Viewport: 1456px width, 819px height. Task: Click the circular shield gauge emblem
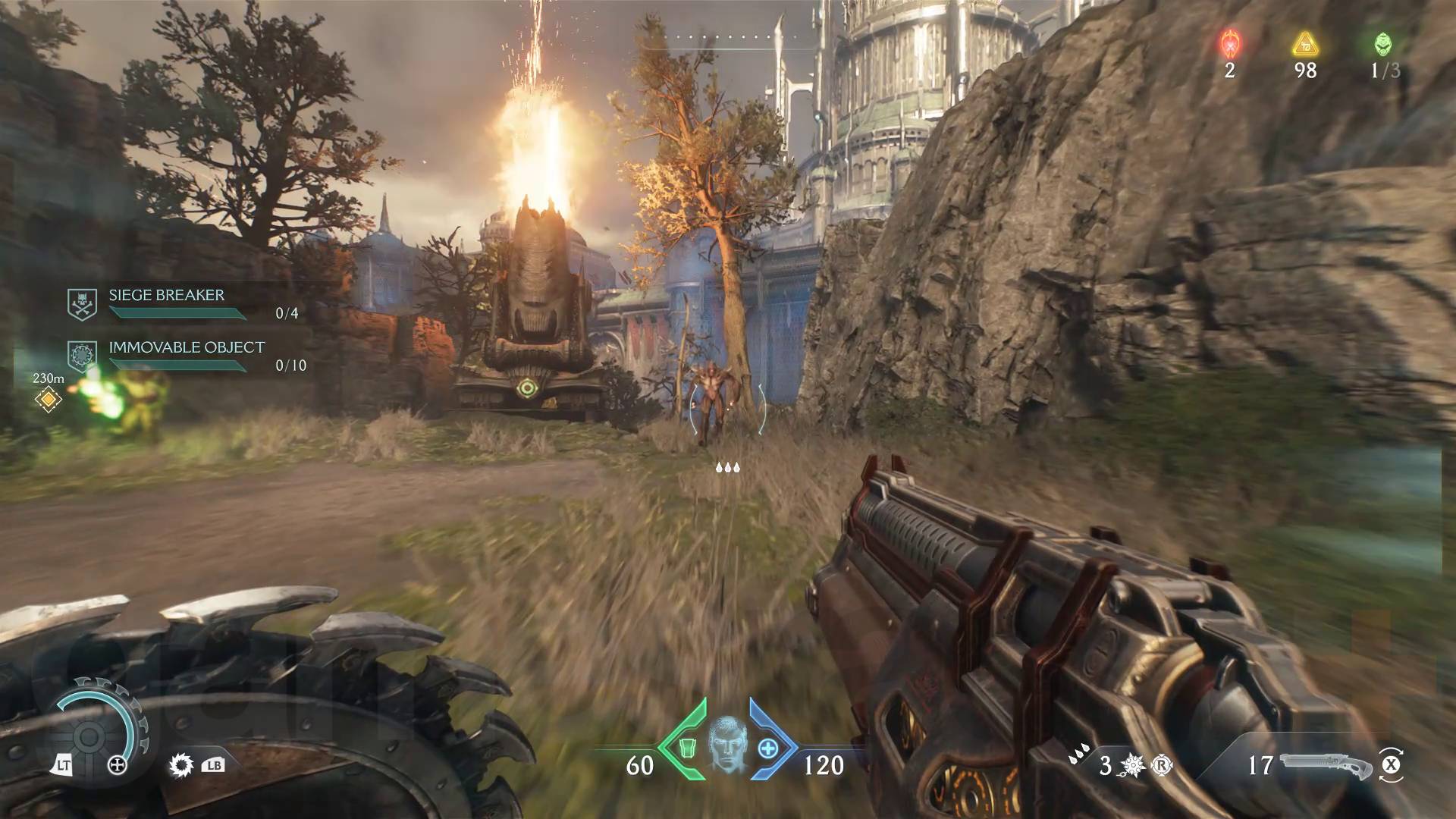[89, 736]
